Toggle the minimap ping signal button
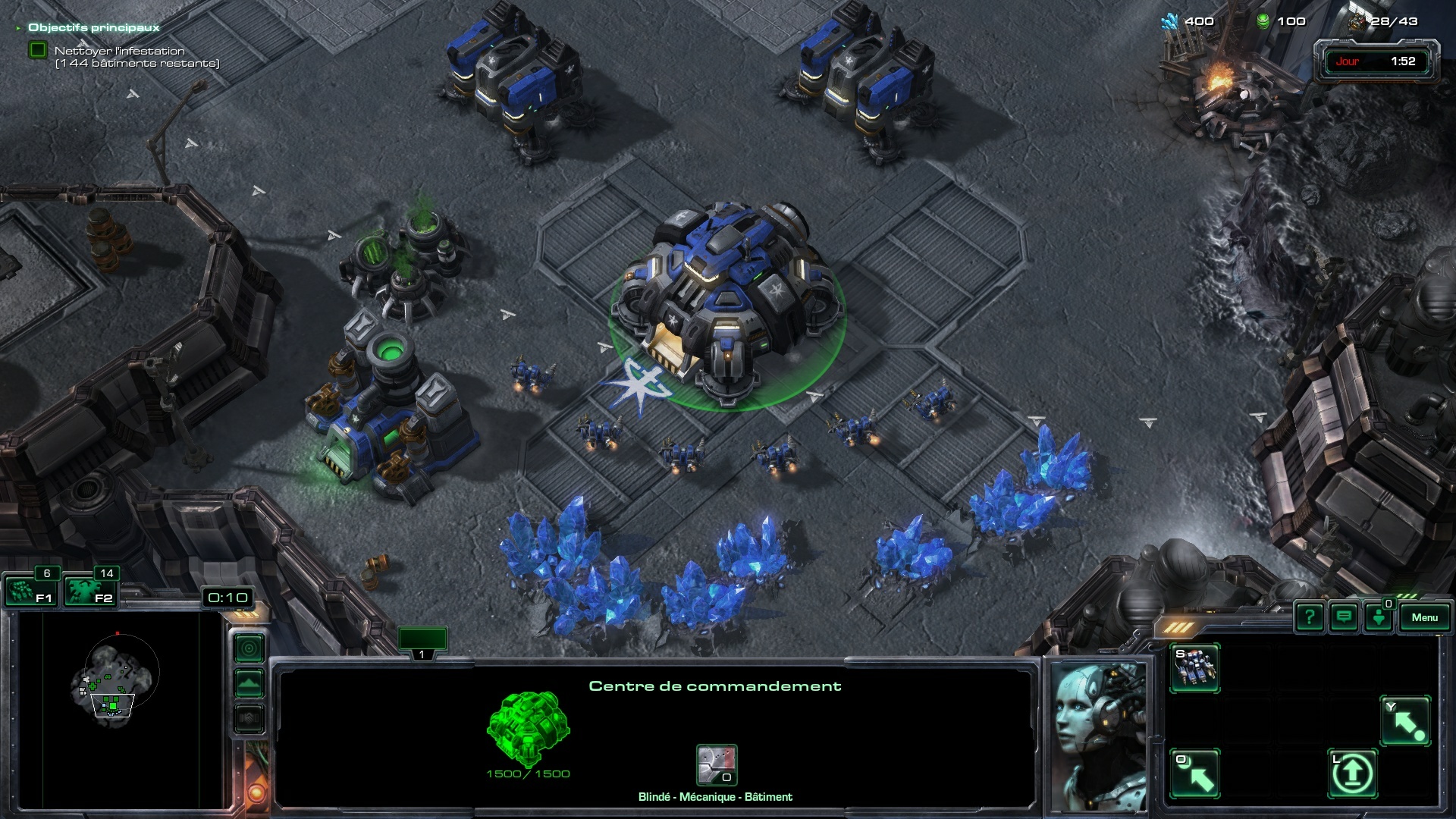This screenshot has height=819, width=1456. pos(249,648)
